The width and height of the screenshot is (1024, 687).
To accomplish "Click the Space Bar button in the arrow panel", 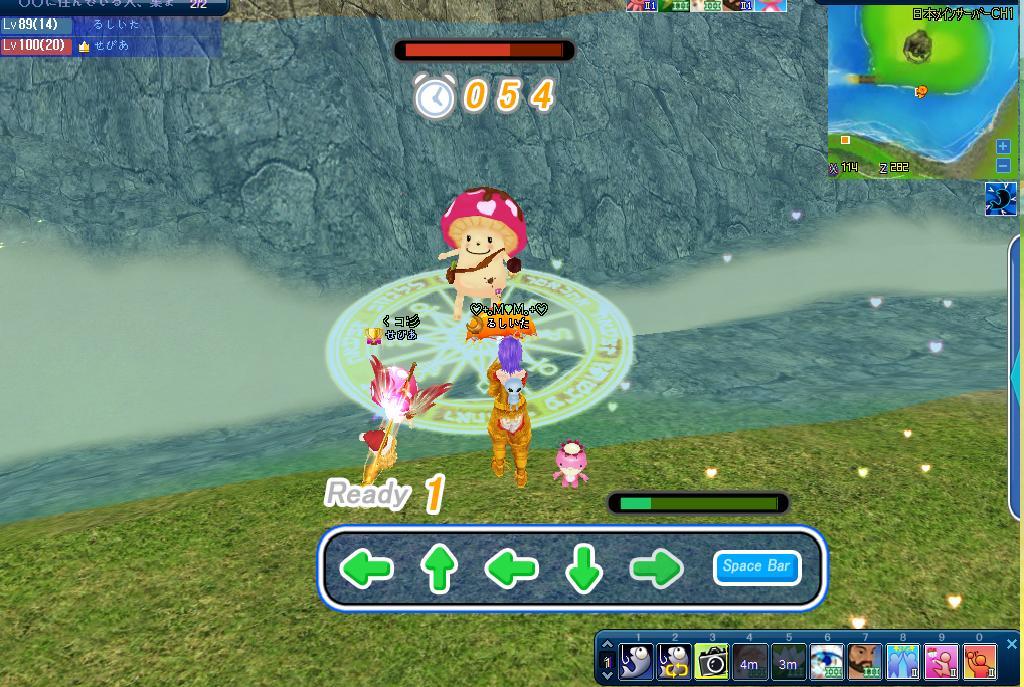I will coord(757,567).
